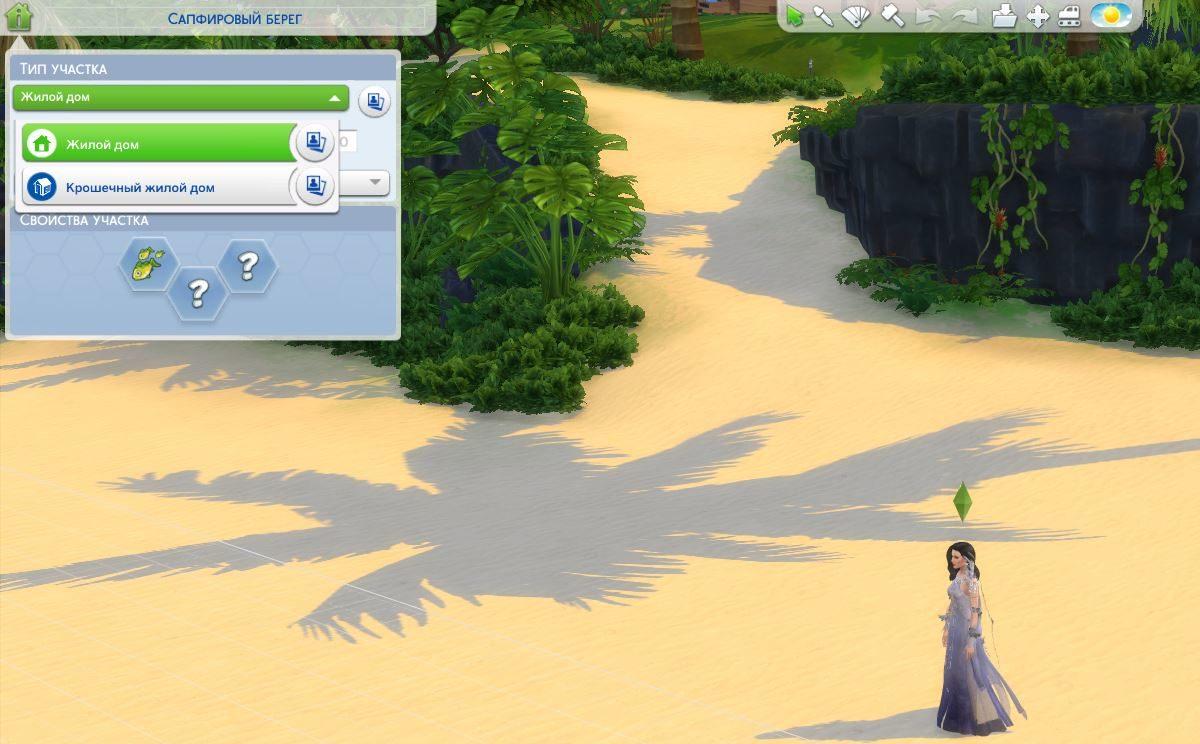Pick the eyedropper tool
Viewport: 1200px width, 744px height.
(x=824, y=16)
